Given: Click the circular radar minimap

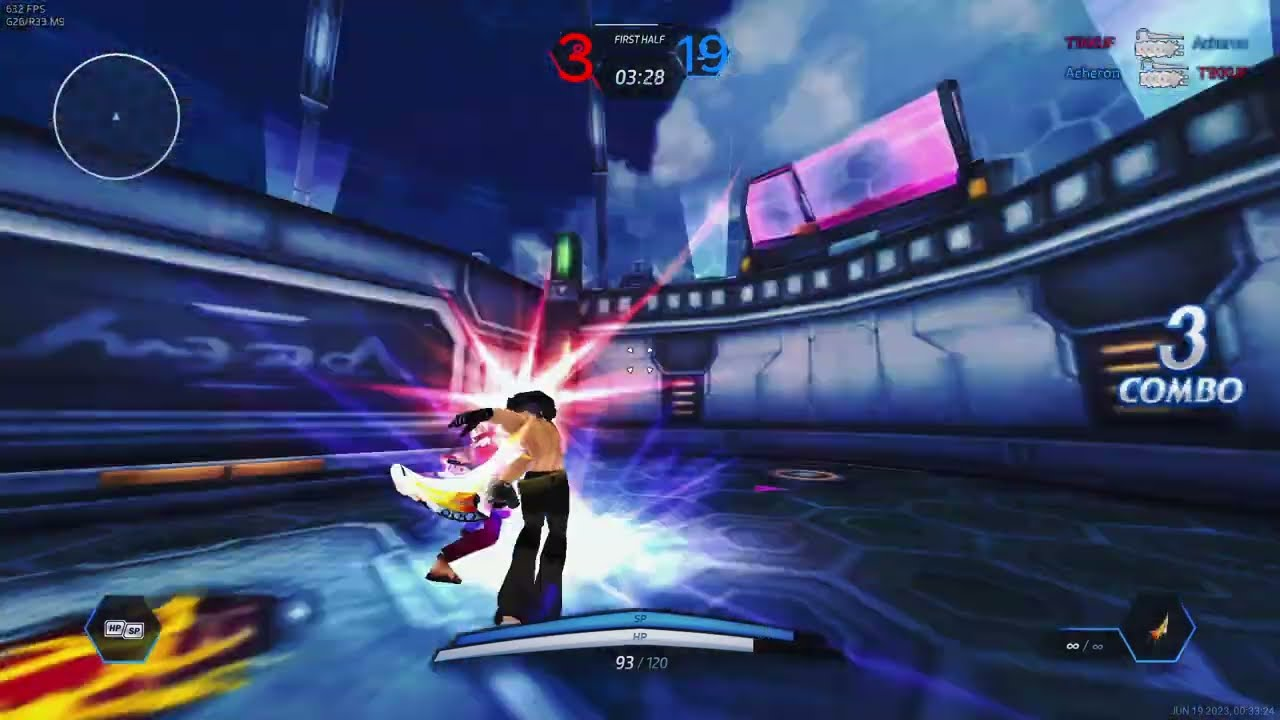Looking at the screenshot, I should [x=116, y=117].
